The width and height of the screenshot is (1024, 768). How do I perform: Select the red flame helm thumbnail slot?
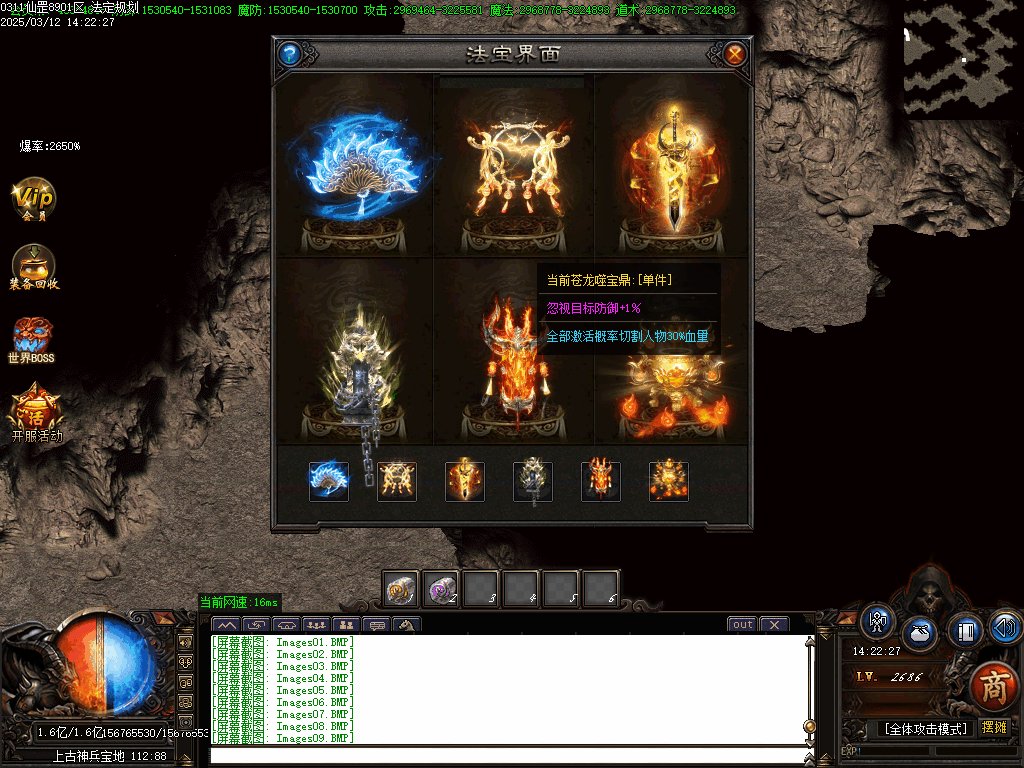point(601,481)
